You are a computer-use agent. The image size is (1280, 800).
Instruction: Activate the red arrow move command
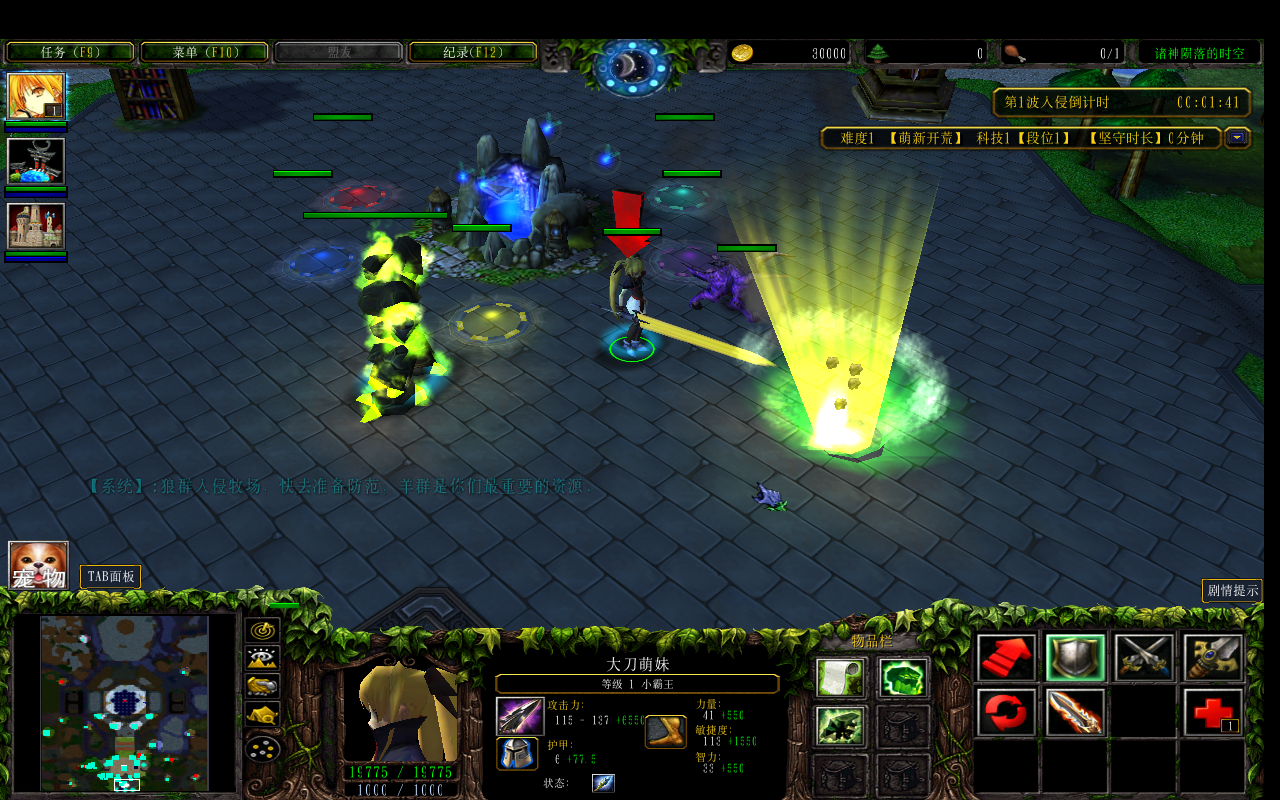point(1007,658)
